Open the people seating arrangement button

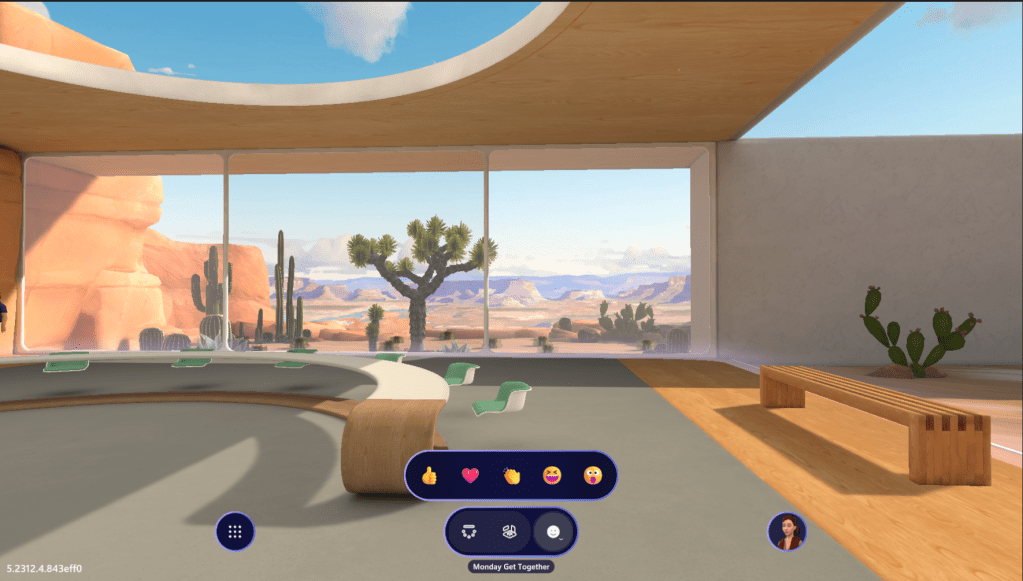(468, 532)
